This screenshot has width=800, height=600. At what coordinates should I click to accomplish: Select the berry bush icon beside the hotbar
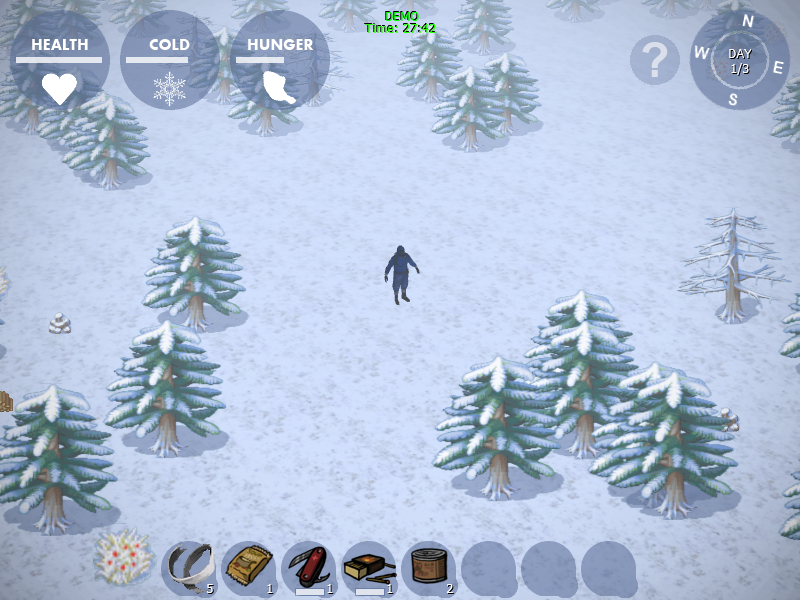124,556
